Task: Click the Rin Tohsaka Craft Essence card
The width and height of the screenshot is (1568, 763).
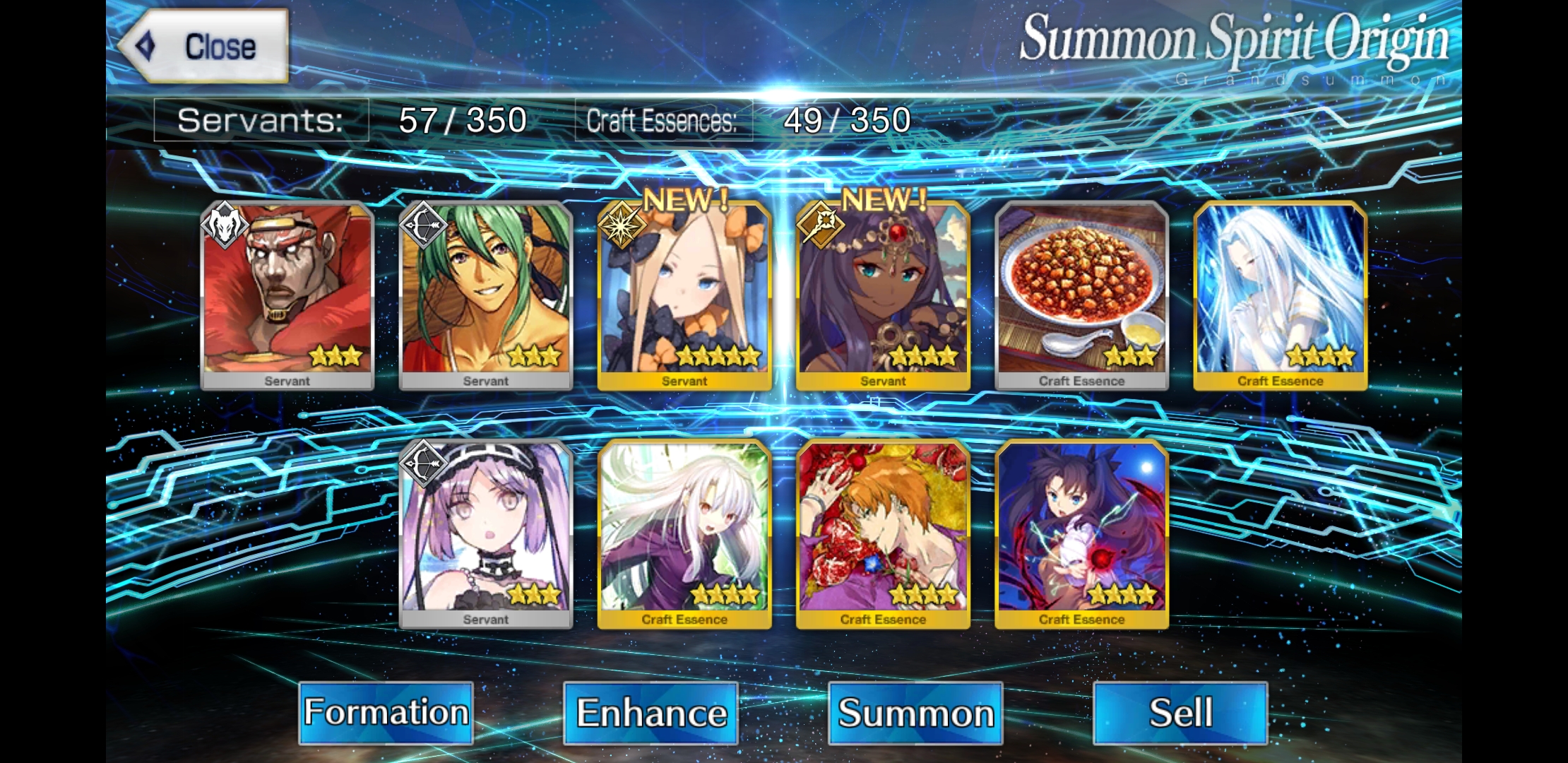Action: pyautogui.click(x=1079, y=533)
